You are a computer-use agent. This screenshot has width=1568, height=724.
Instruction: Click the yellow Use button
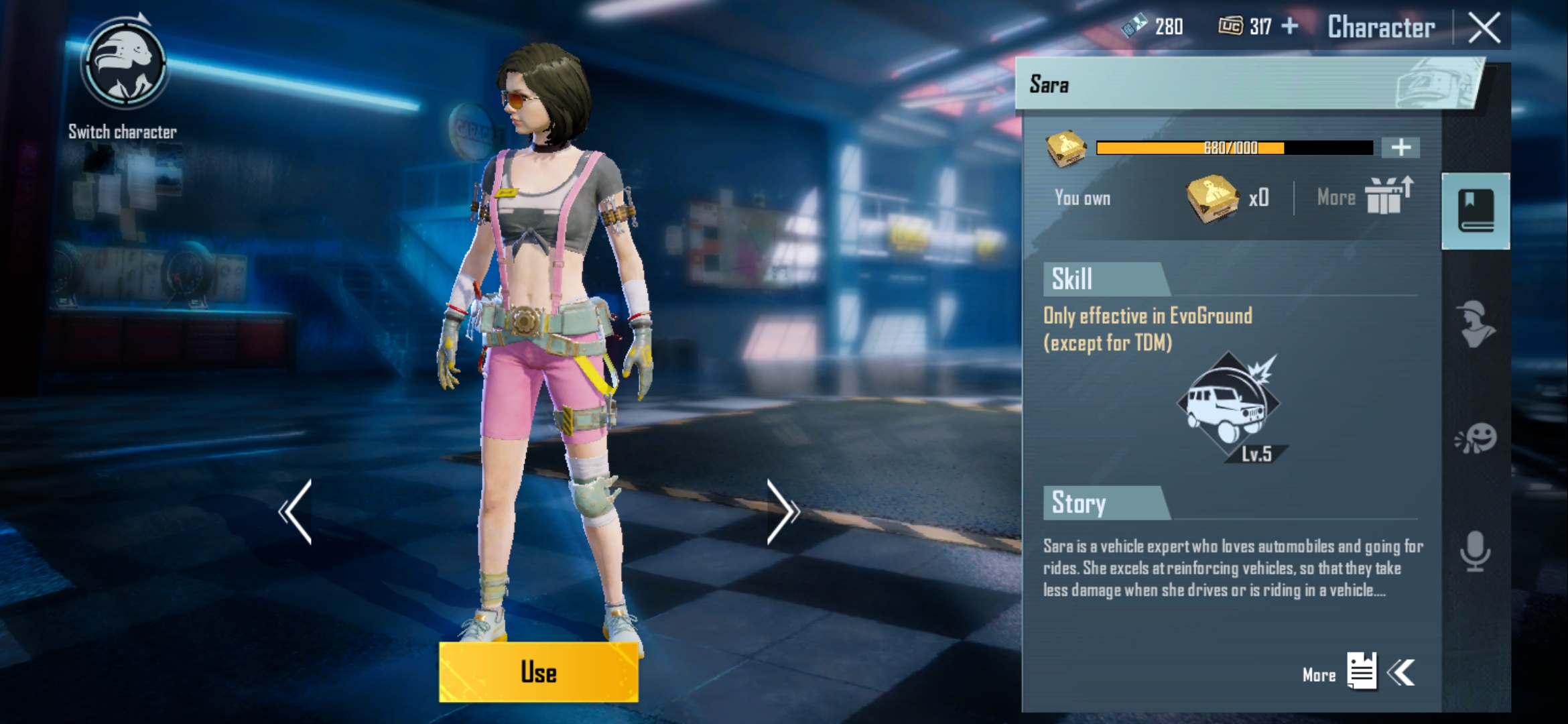tap(538, 672)
